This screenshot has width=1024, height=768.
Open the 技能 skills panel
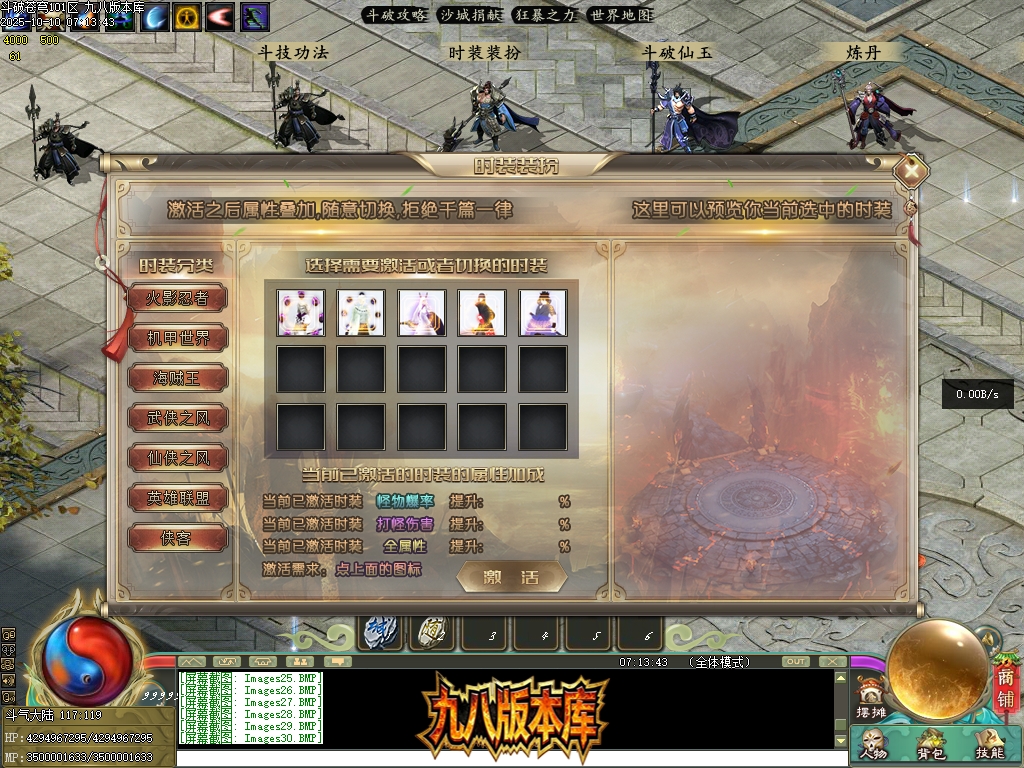[x=989, y=745]
